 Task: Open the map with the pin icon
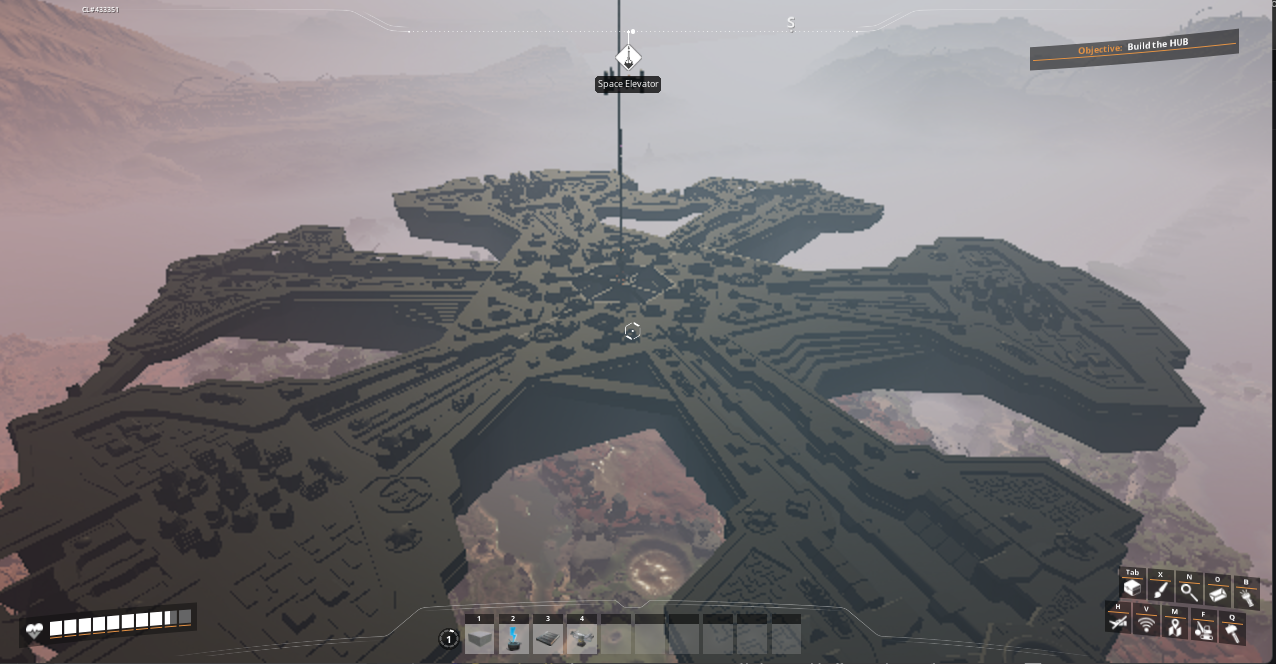(1175, 627)
